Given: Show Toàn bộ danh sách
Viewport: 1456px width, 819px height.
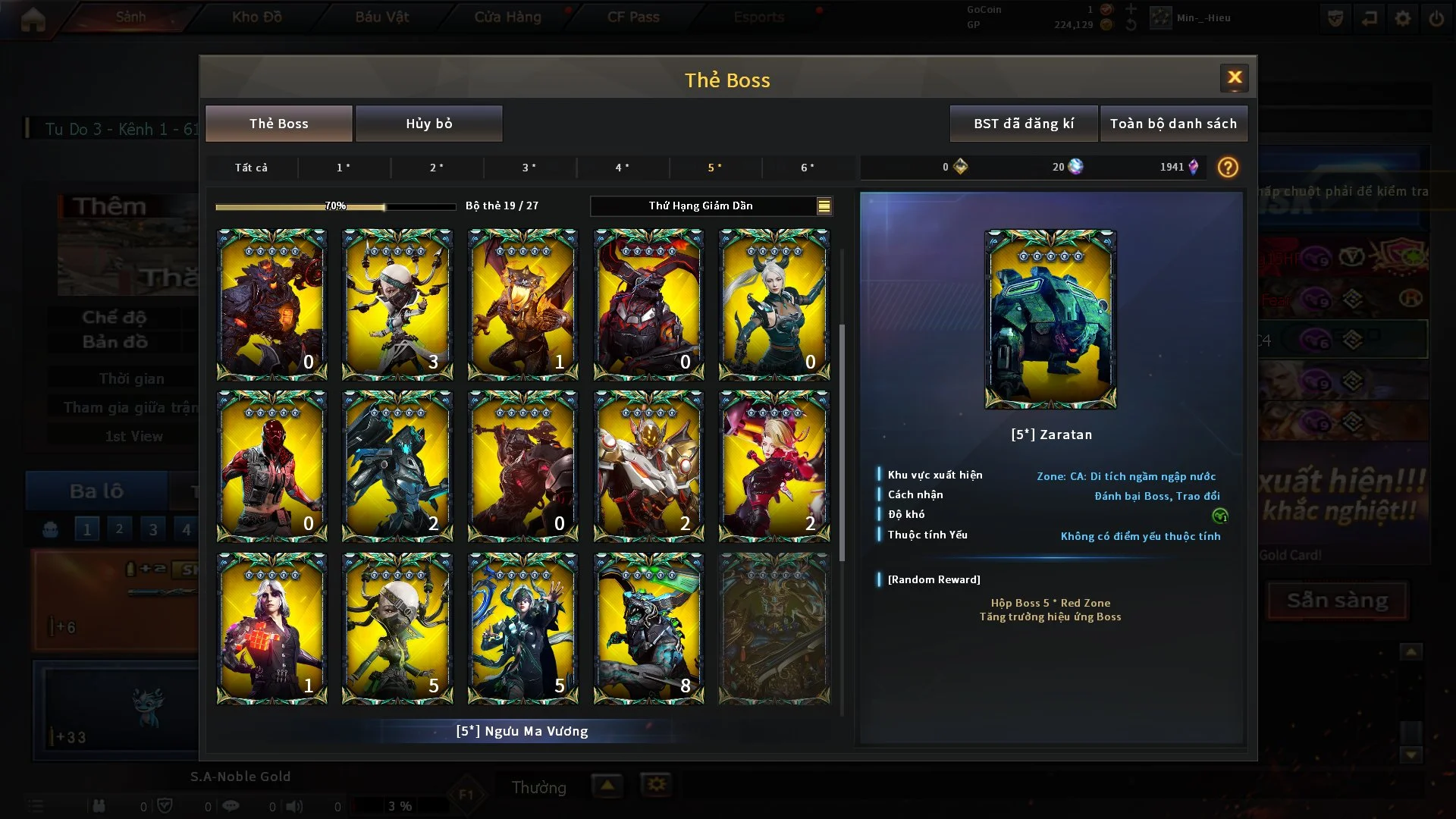Looking at the screenshot, I should click(x=1172, y=124).
